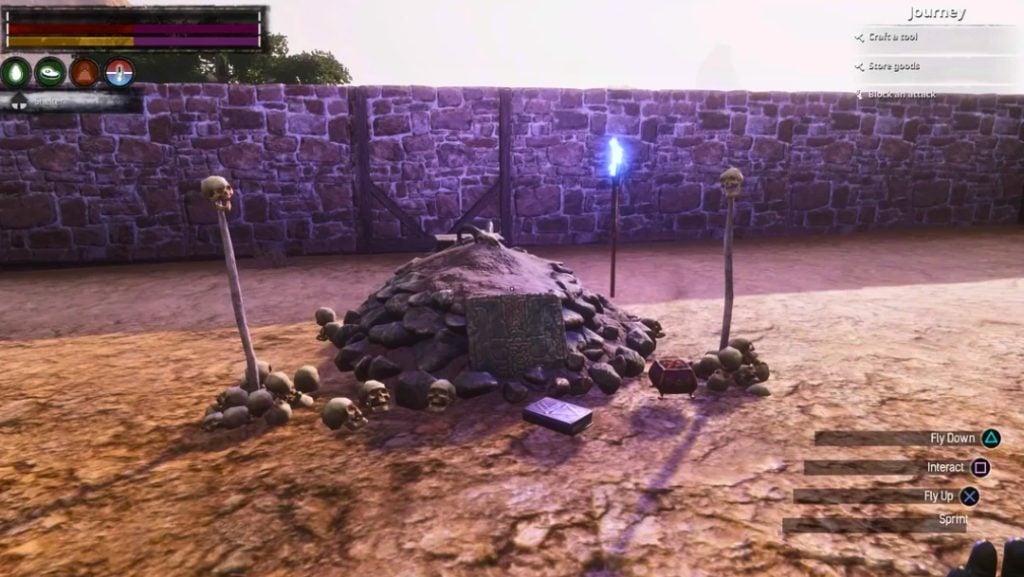This screenshot has height=577, width=1024.
Task: Click the green meat steak status icon
Action: pos(50,72)
